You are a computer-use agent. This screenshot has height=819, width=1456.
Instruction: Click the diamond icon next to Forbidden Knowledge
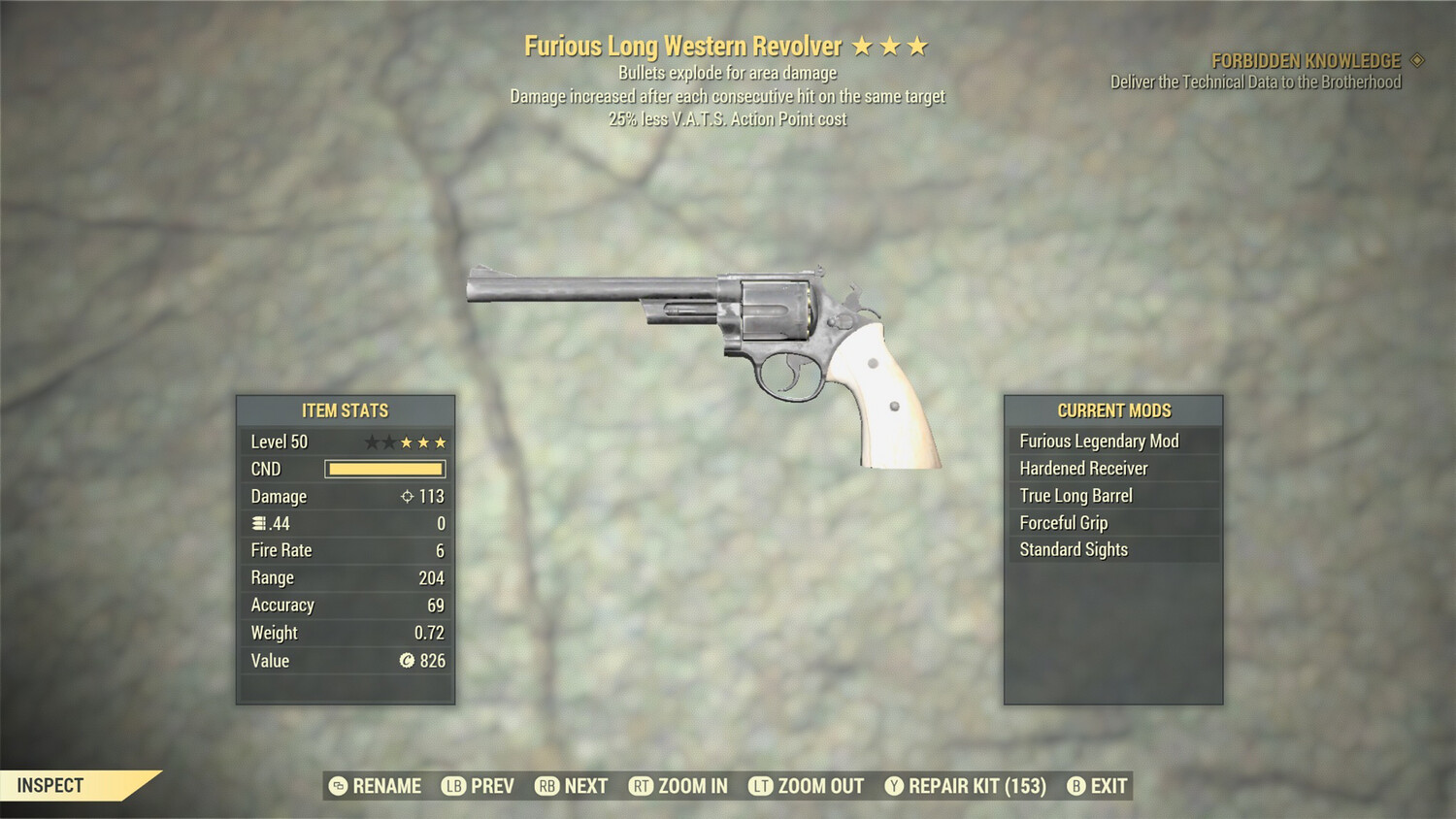coord(1416,59)
